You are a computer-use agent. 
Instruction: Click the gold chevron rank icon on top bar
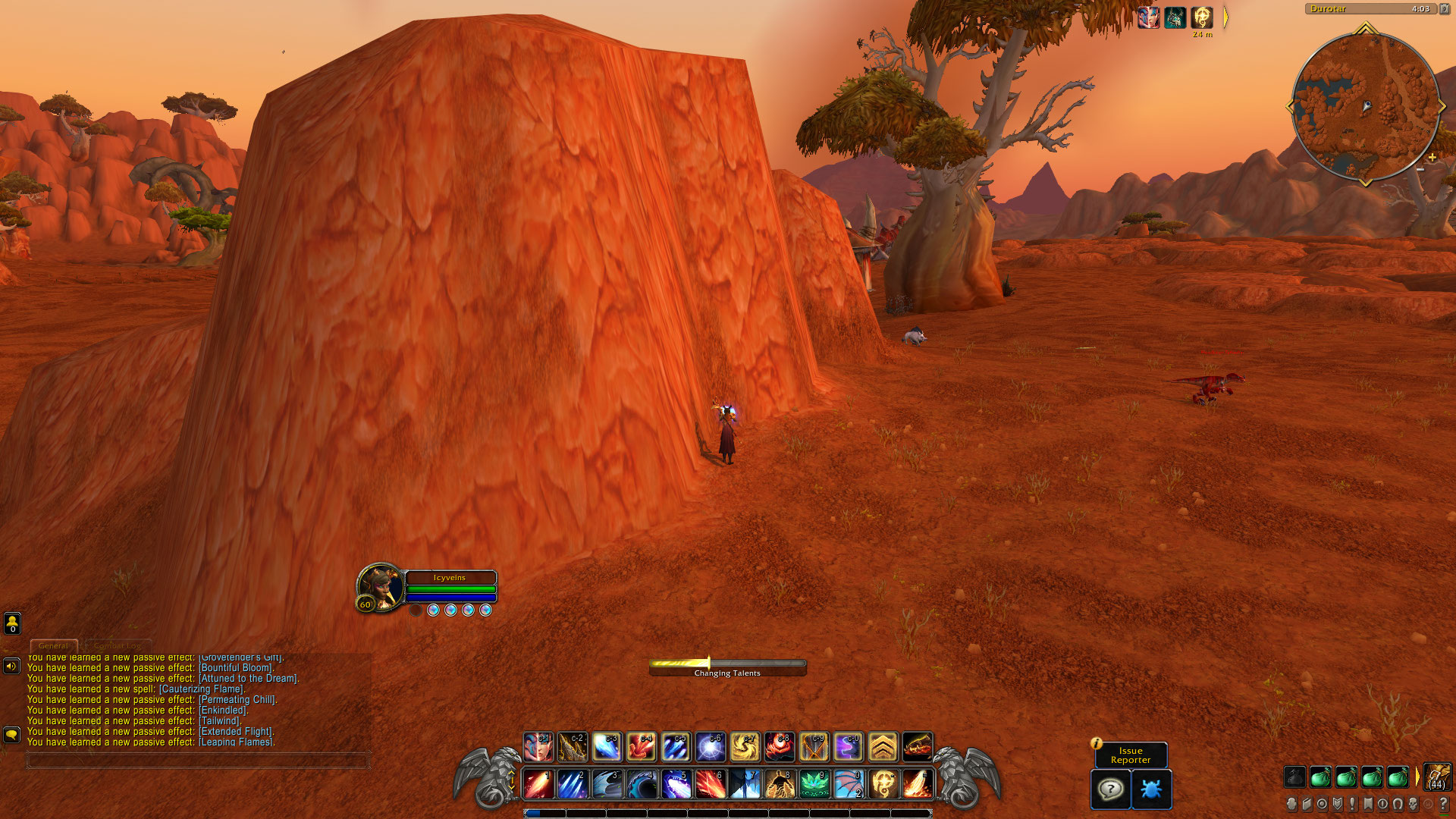pos(883,747)
